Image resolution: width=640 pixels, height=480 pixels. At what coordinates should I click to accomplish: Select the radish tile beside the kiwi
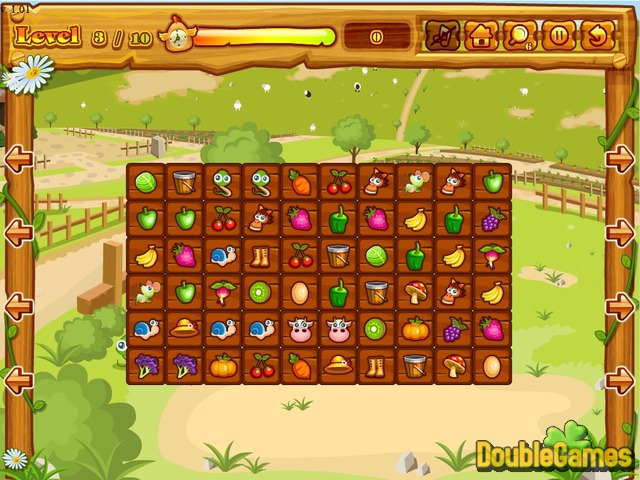click(222, 293)
